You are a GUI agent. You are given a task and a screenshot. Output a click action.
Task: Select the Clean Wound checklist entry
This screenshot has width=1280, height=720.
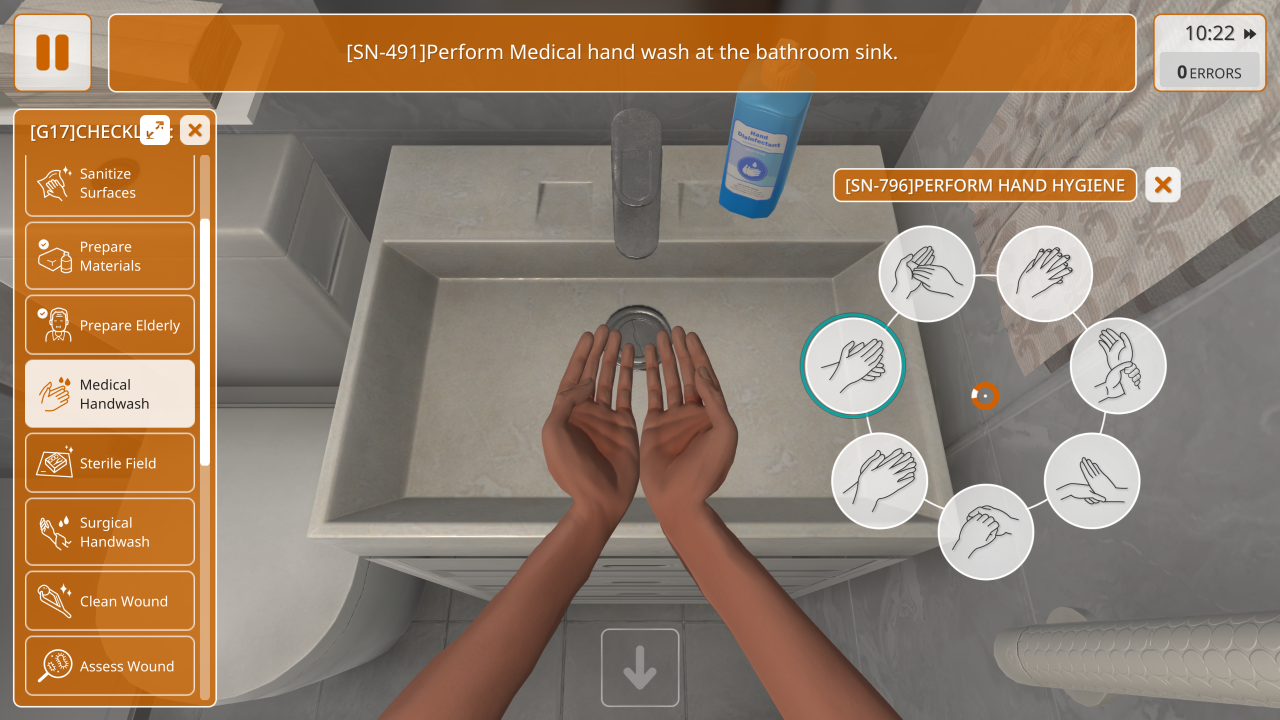point(110,601)
